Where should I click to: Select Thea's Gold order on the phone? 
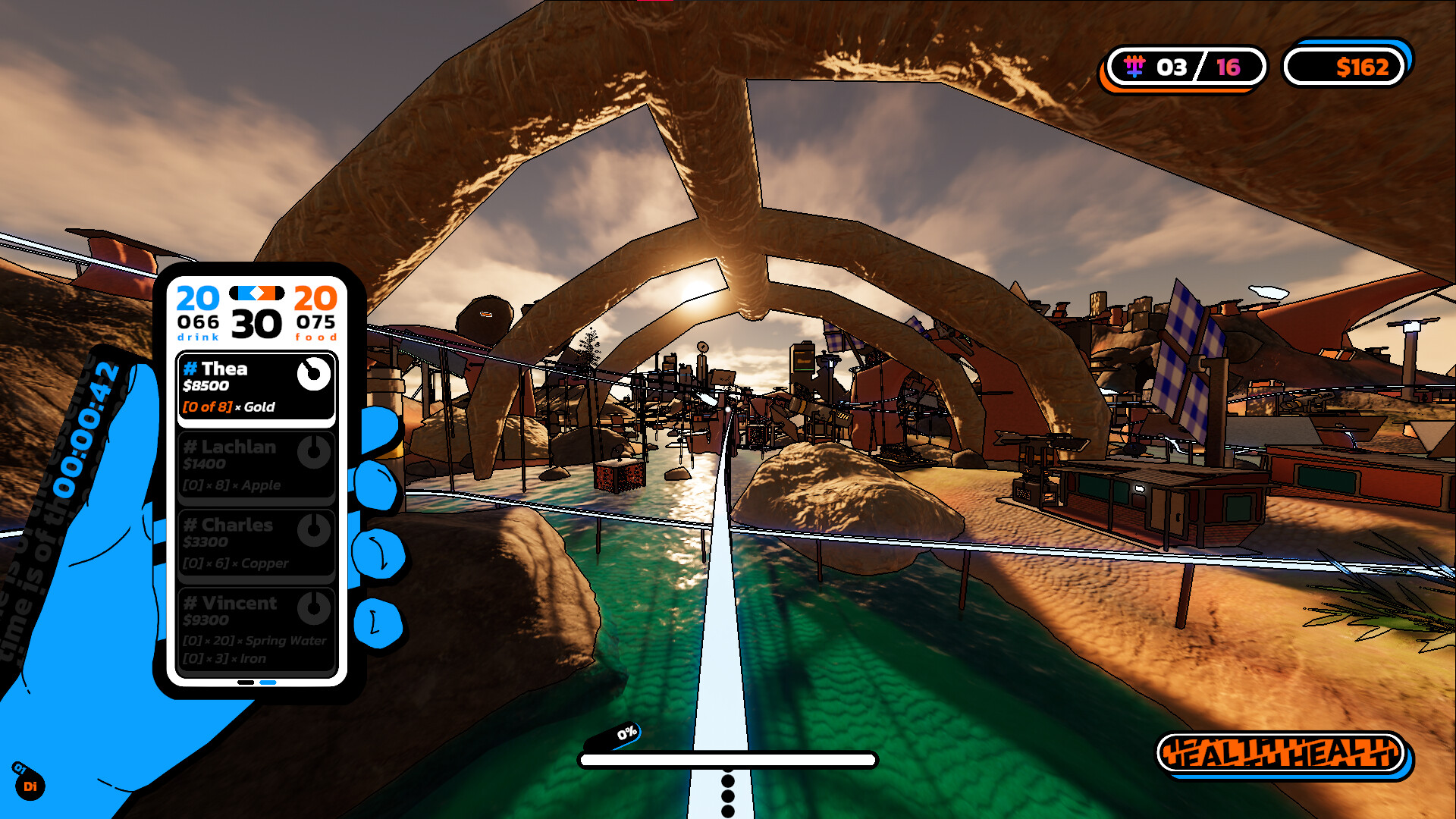256,387
